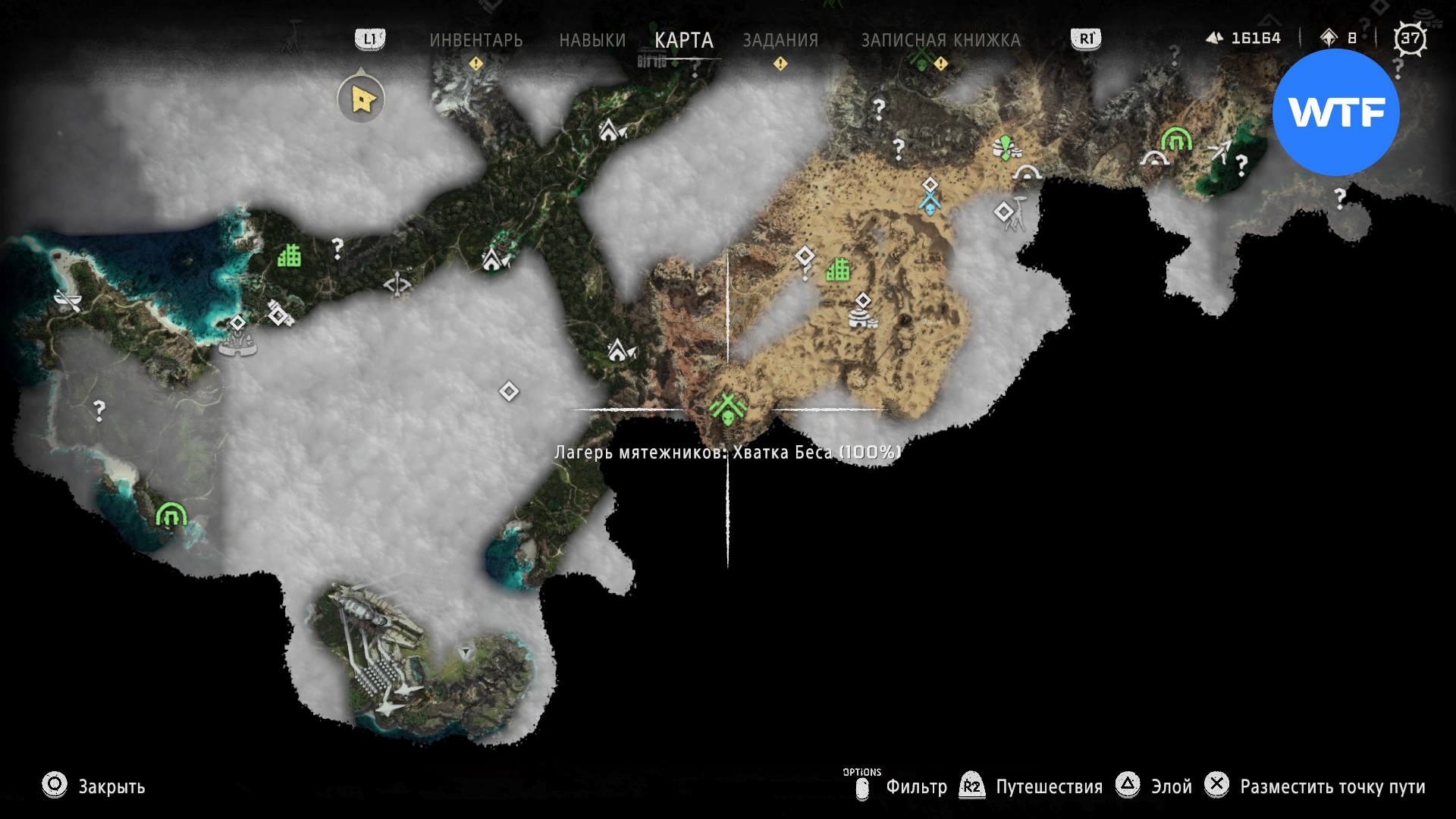
Task: Center the map on Элой
Action: (1171, 786)
